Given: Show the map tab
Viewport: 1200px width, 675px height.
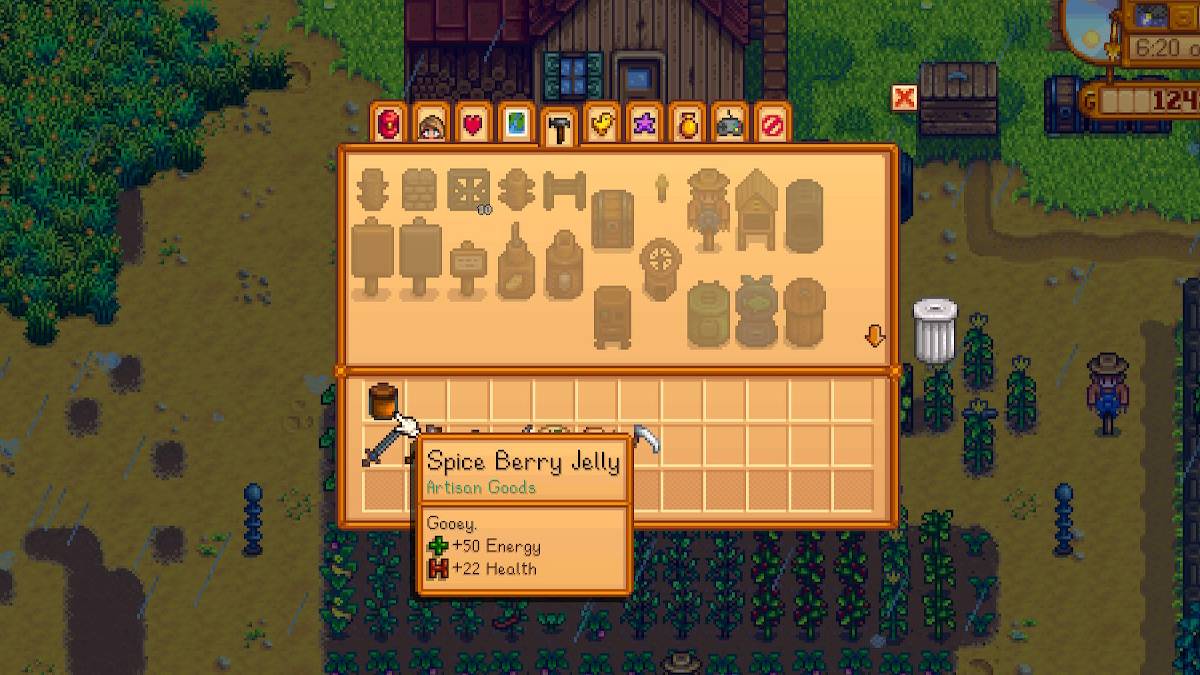Looking at the screenshot, I should pyautogui.click(x=516, y=125).
